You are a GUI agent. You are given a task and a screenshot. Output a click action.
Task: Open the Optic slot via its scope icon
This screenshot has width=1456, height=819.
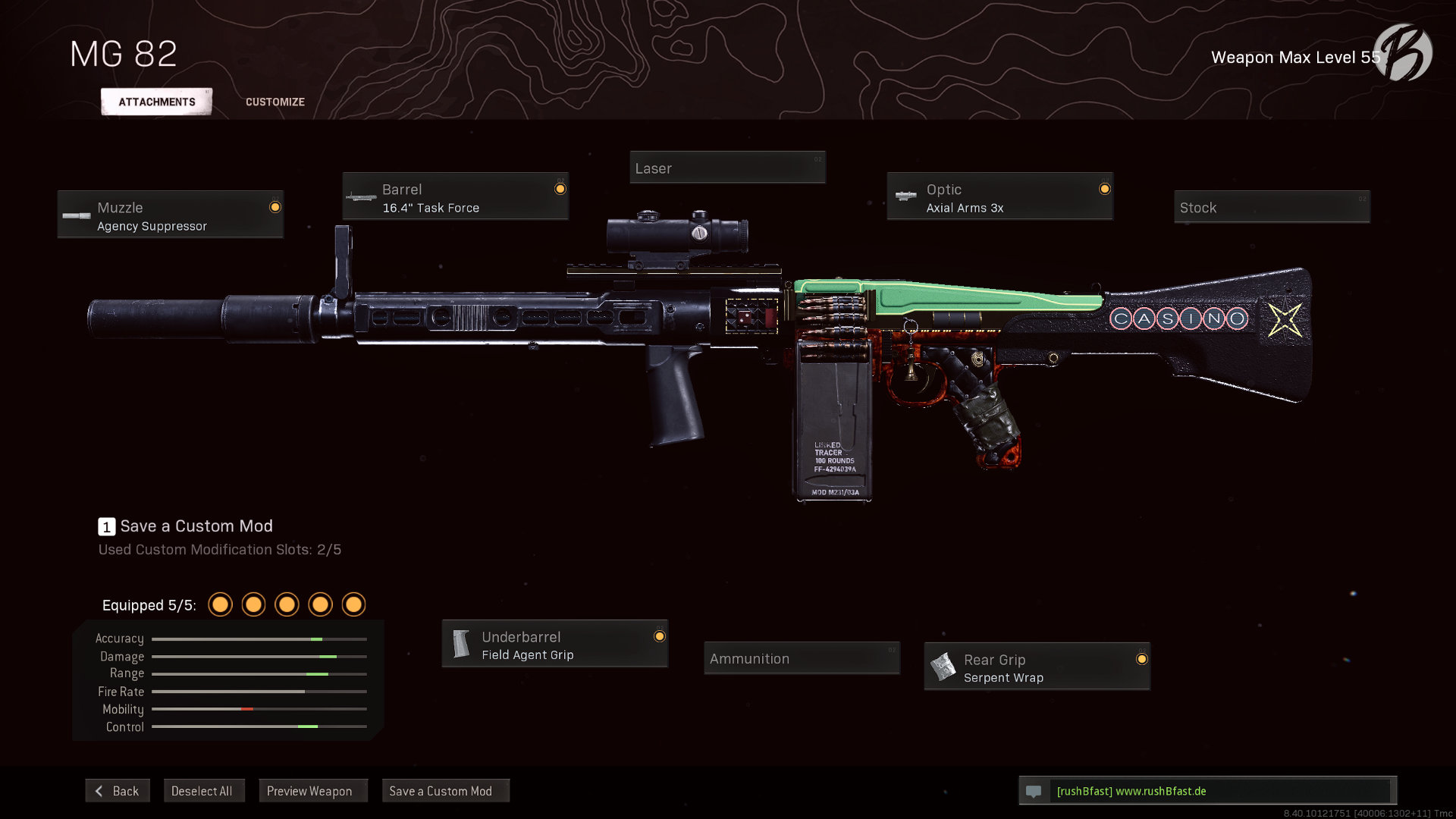coord(905,197)
